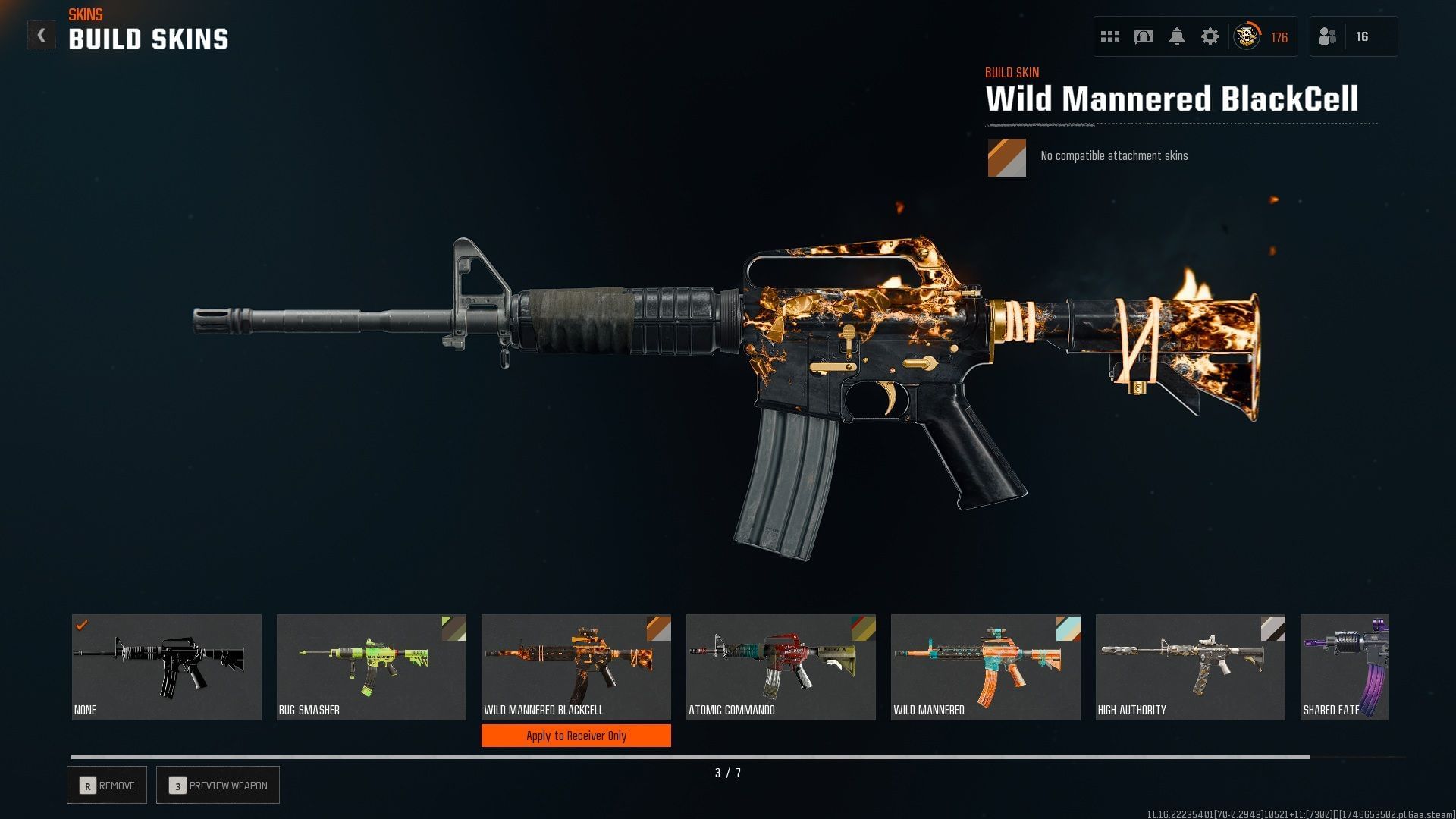Remove the current build skin
This screenshot has width=1456, height=819.
tap(107, 786)
